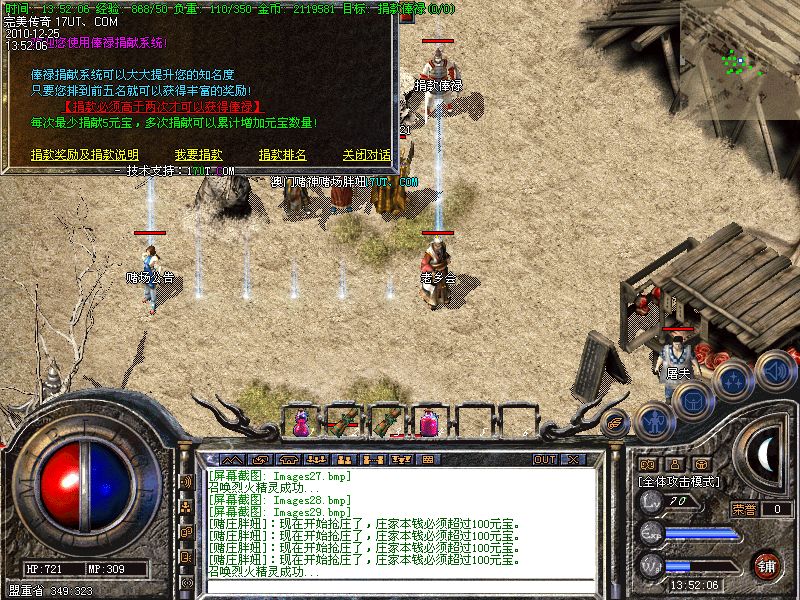Use the green scroll in the second belt slot
Viewport: 800px width, 600px height.
coord(343,423)
